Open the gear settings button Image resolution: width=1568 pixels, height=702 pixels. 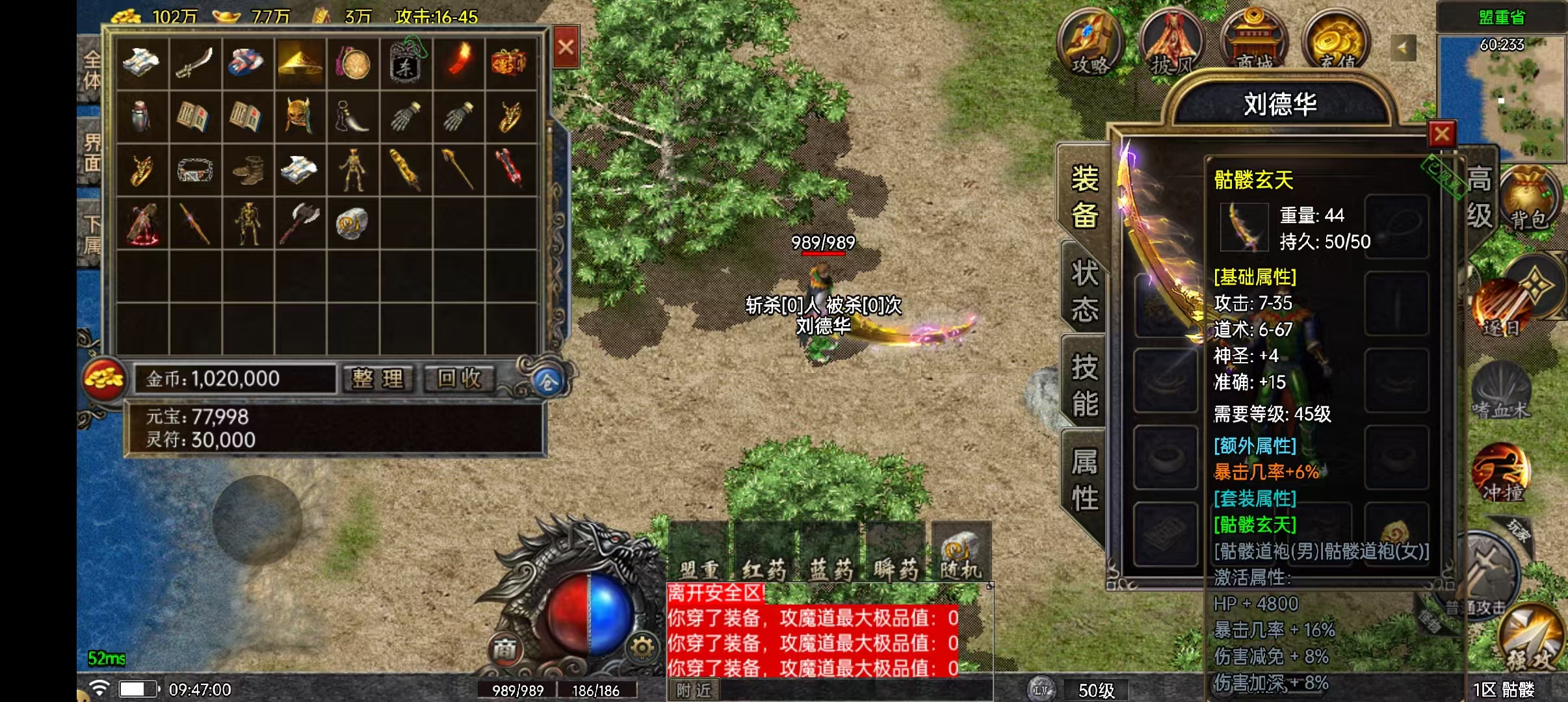point(642,647)
